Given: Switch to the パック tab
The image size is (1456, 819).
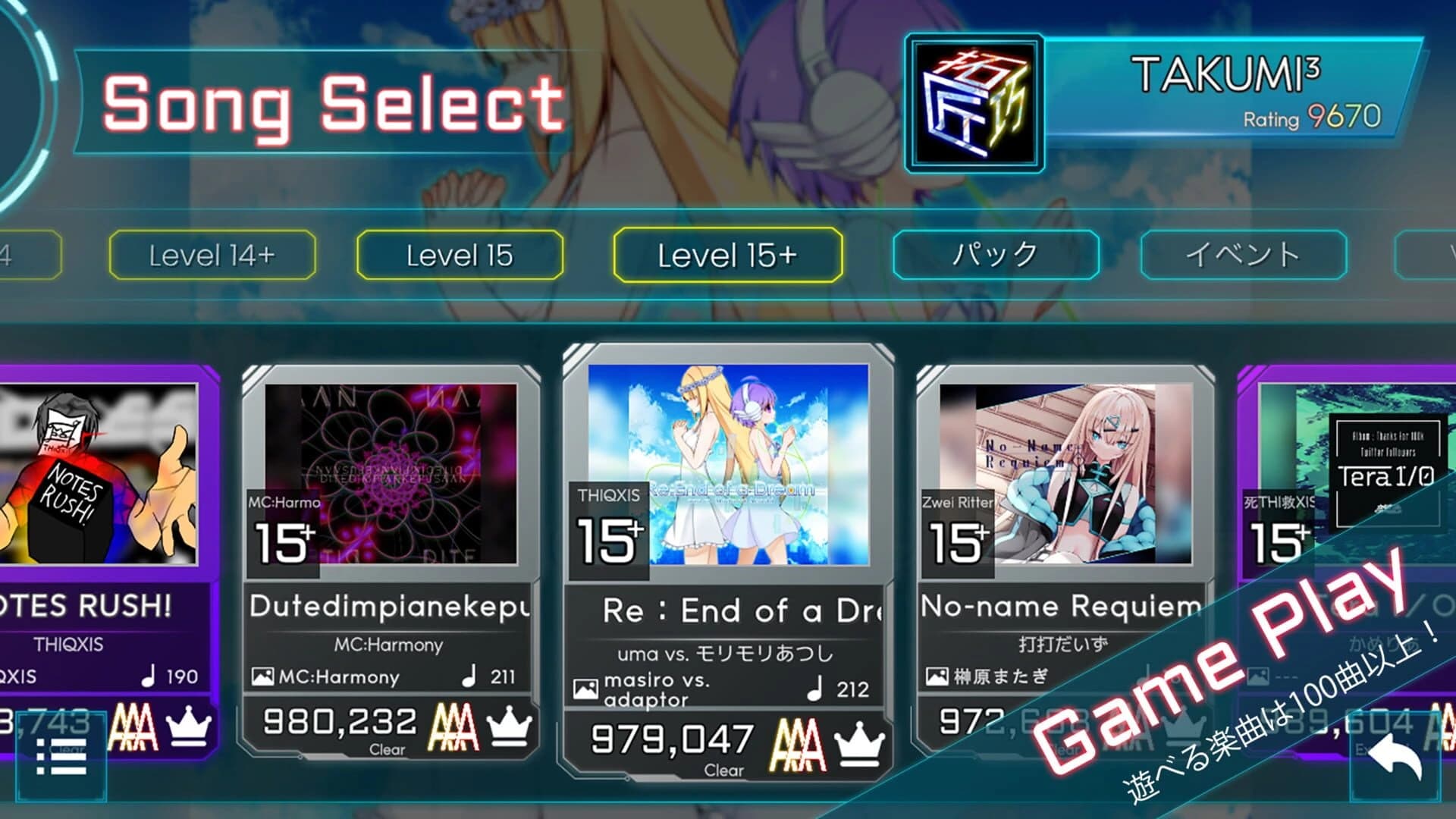Looking at the screenshot, I should pyautogui.click(x=993, y=256).
